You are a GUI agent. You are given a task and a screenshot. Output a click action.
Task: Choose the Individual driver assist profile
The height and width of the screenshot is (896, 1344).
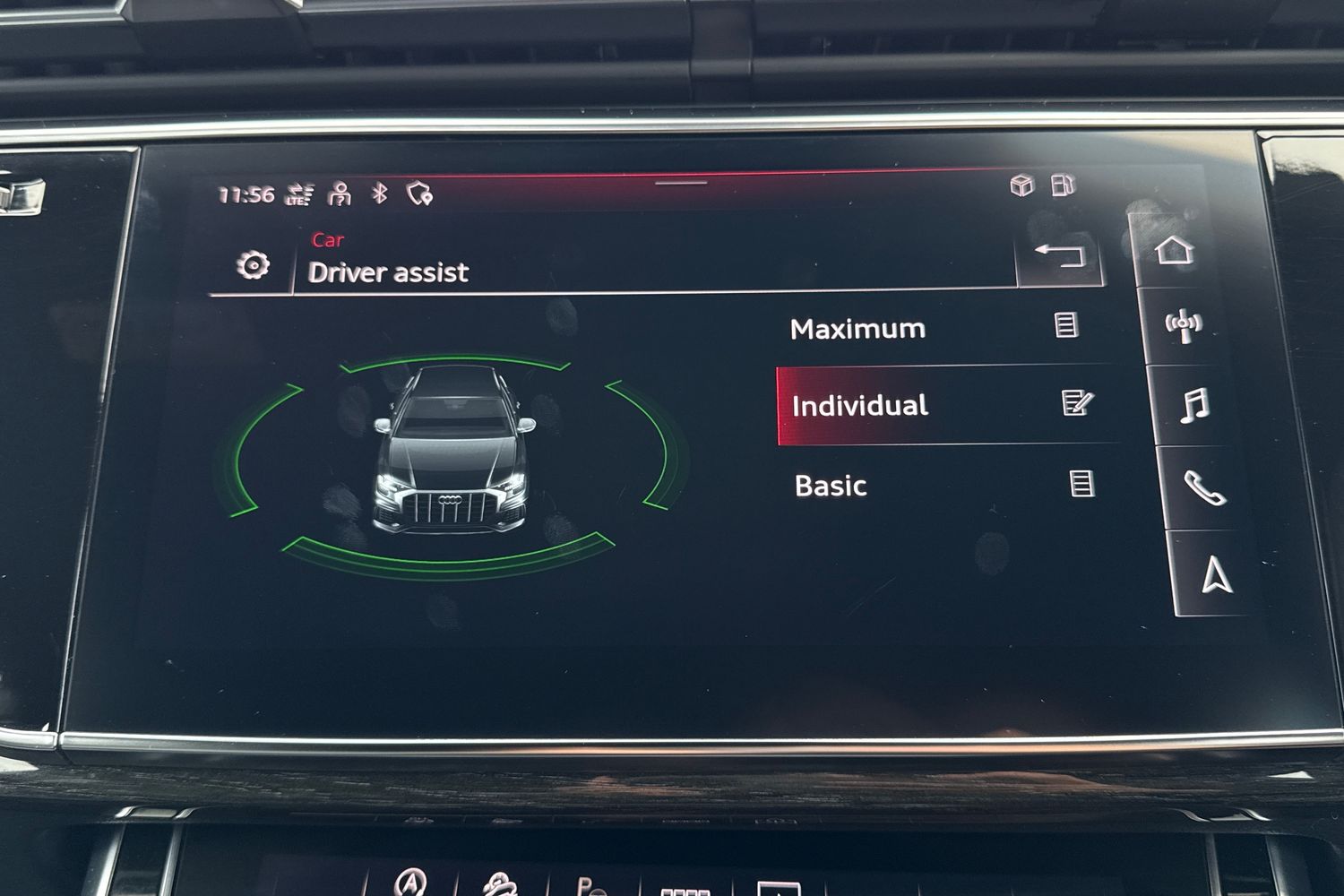click(x=860, y=406)
